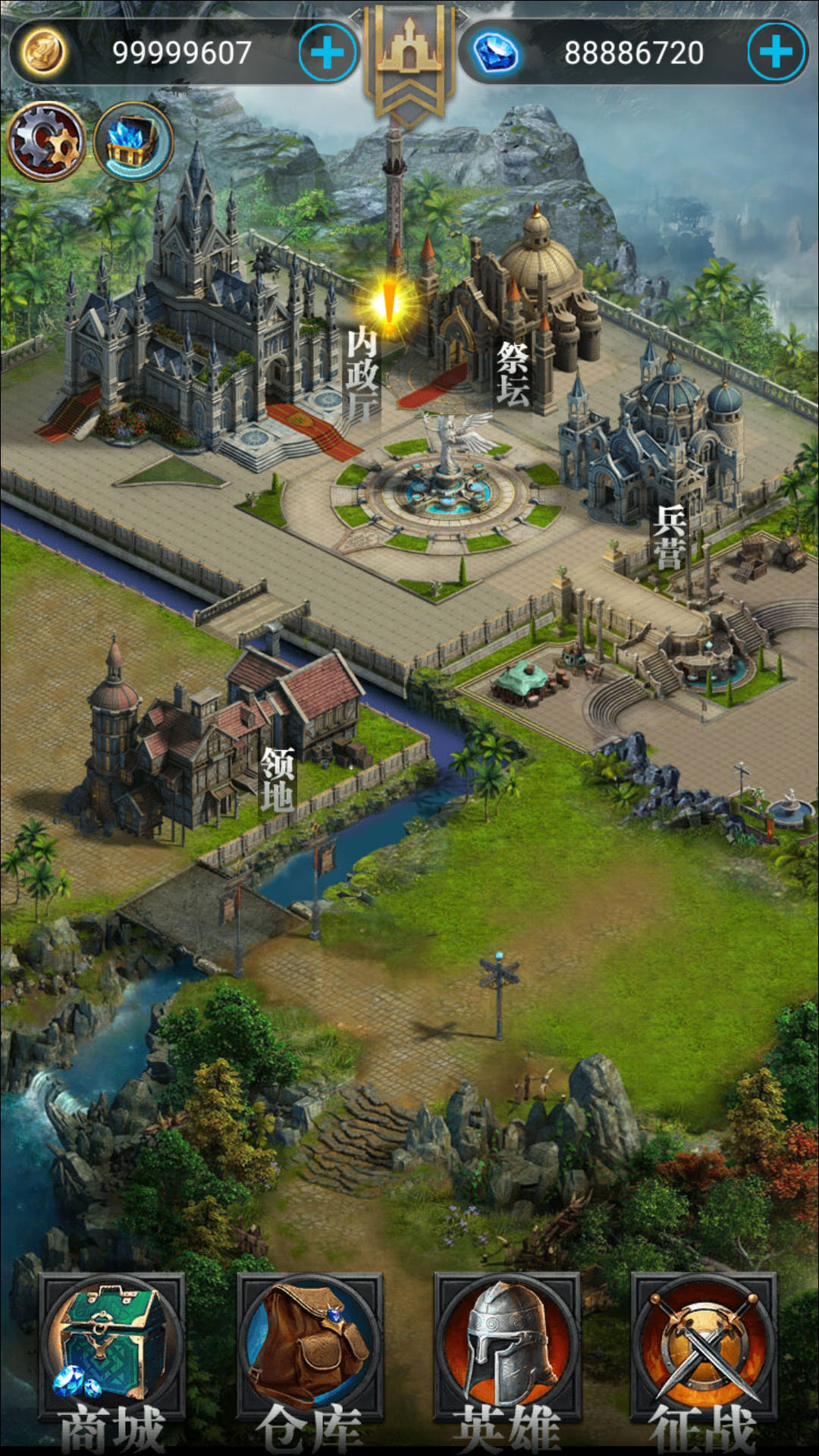
Task: Open the gear settings icon
Action: [46, 142]
